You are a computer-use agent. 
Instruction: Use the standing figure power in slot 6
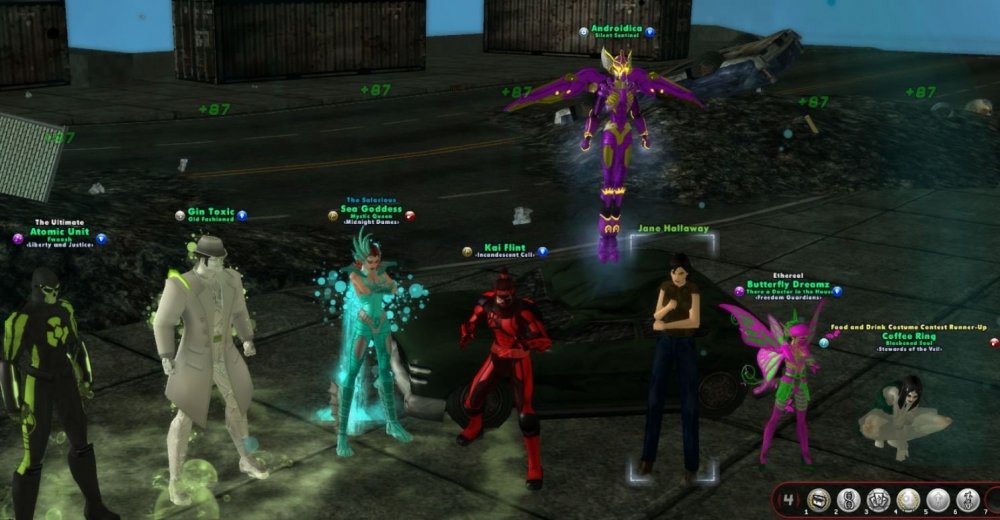(x=968, y=499)
